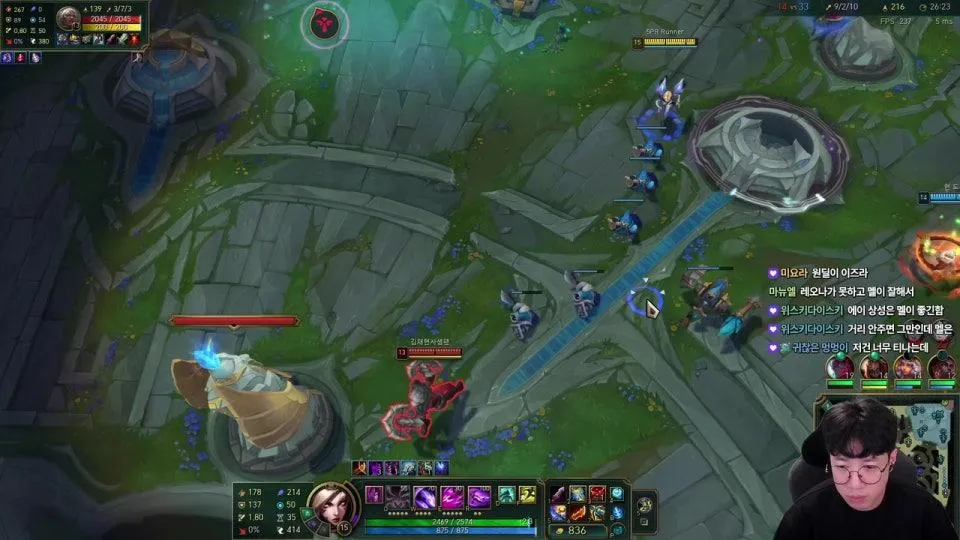This screenshot has width=960, height=540.
Task: Use the teal summoner spell beside Flash
Action: (x=507, y=495)
